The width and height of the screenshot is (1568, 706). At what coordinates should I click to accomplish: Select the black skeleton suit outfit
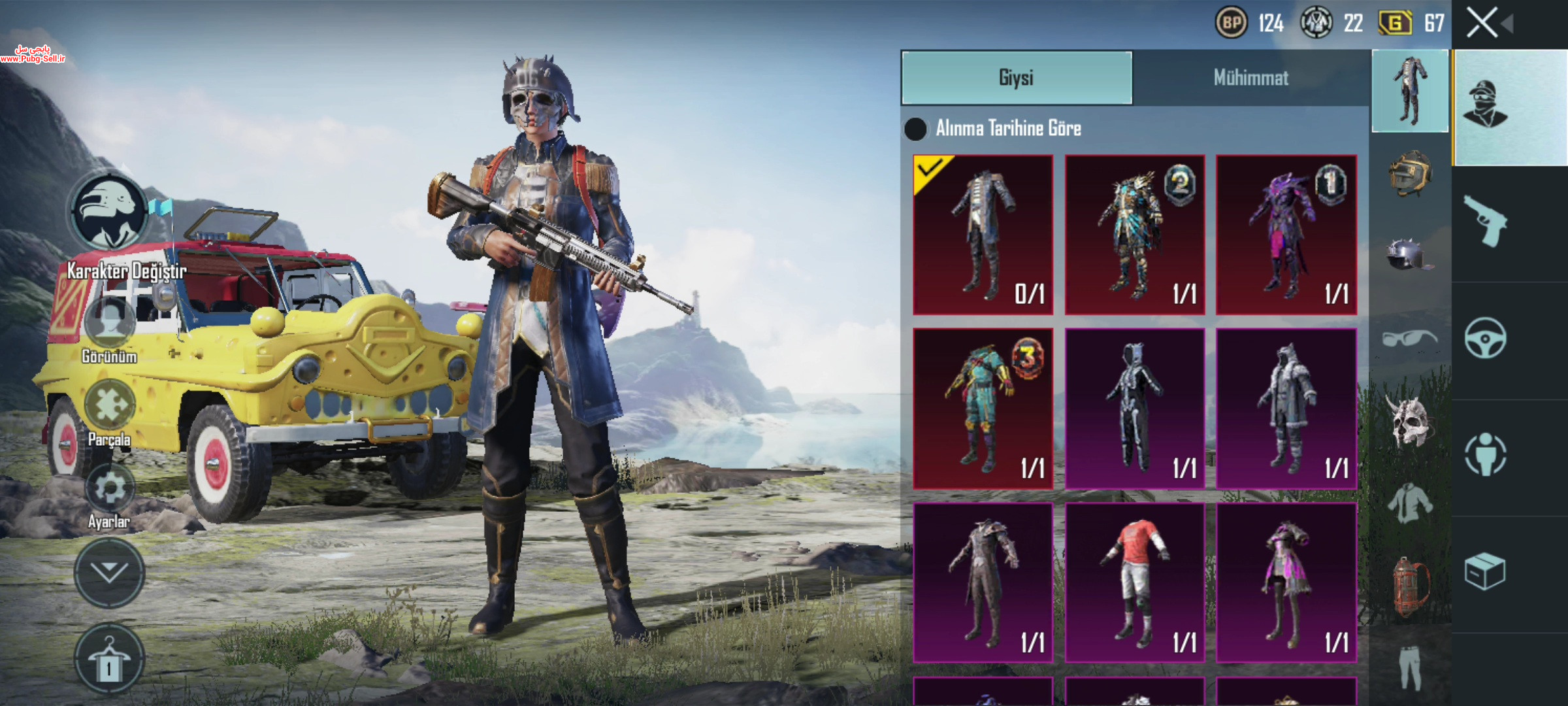pyautogui.click(x=1135, y=409)
